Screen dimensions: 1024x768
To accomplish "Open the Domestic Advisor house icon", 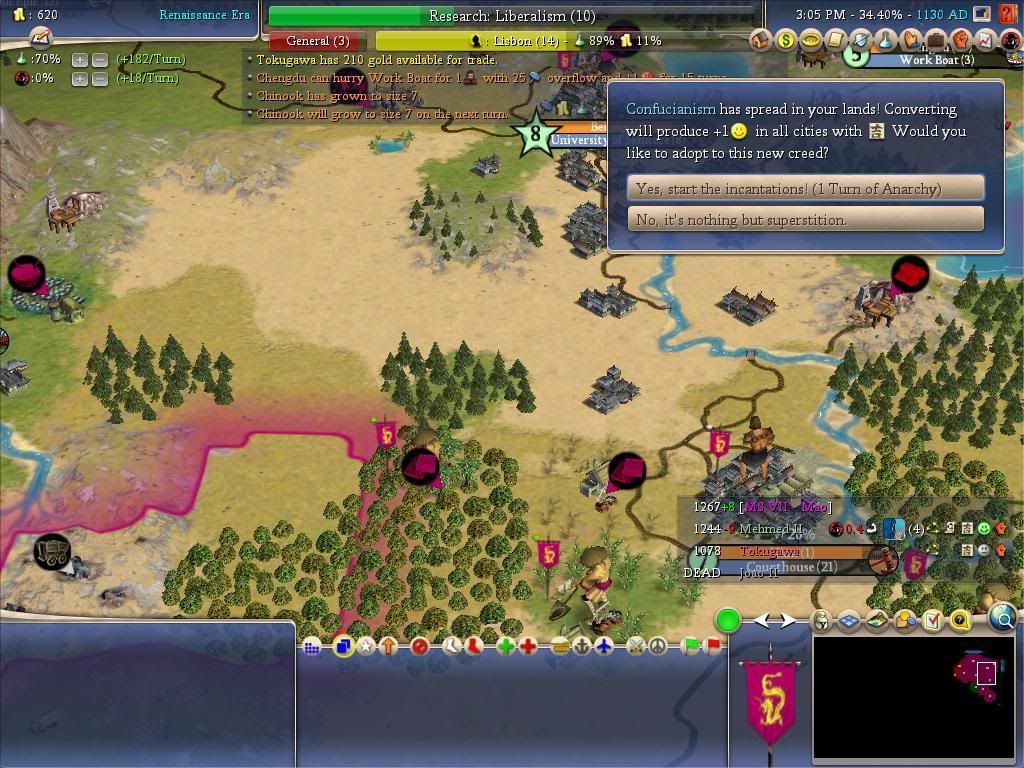I will coord(762,41).
